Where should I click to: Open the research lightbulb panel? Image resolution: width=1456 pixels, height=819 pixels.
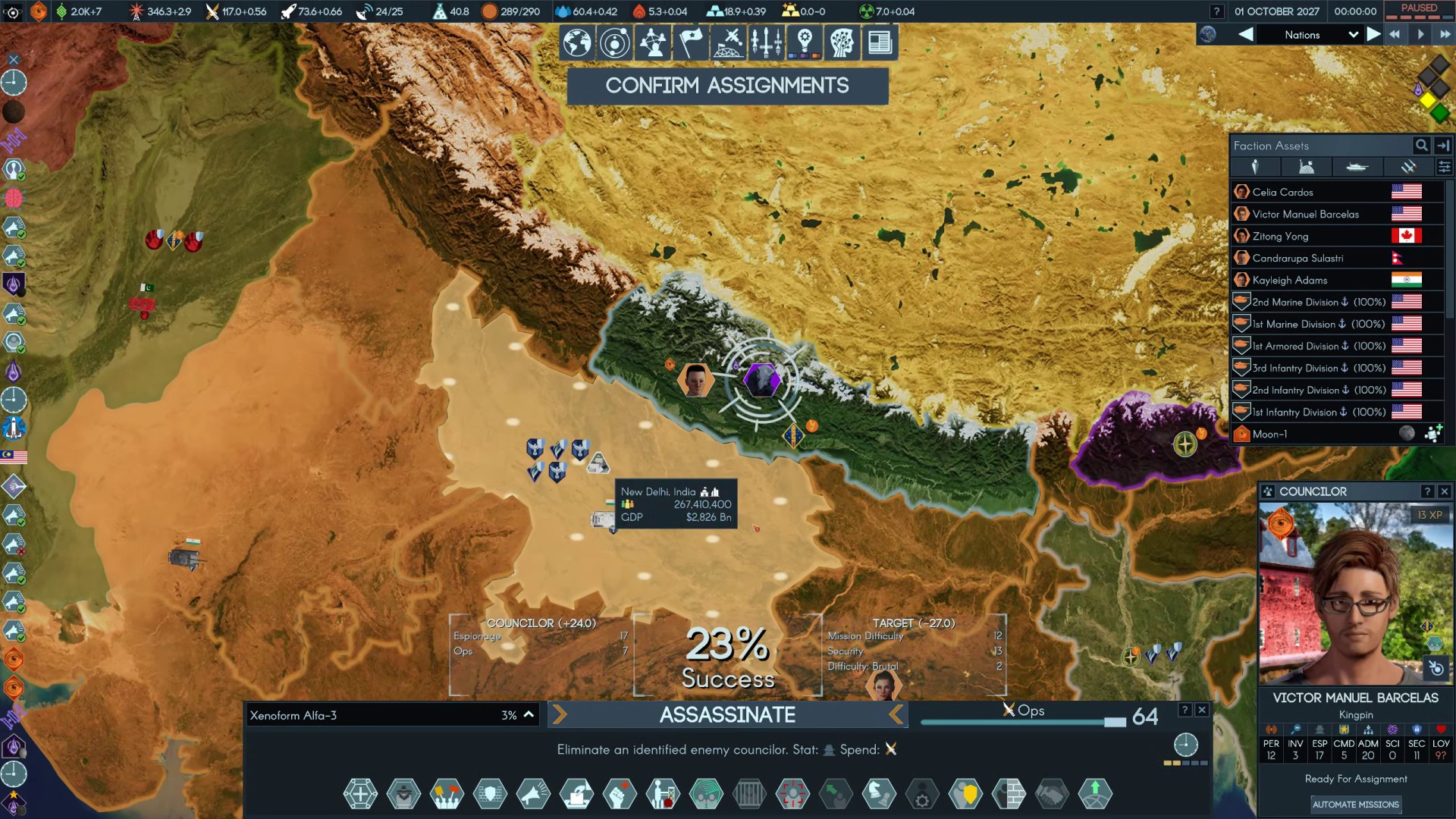(x=805, y=42)
